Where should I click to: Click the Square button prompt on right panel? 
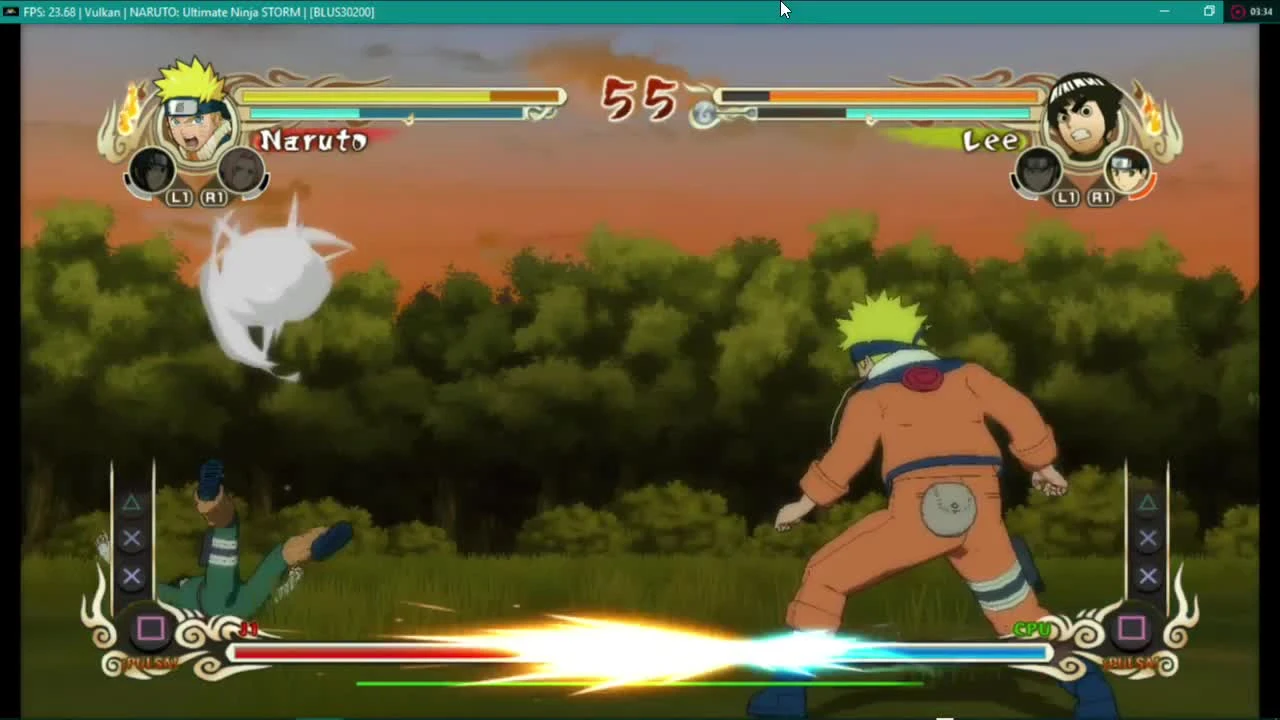point(1133,628)
